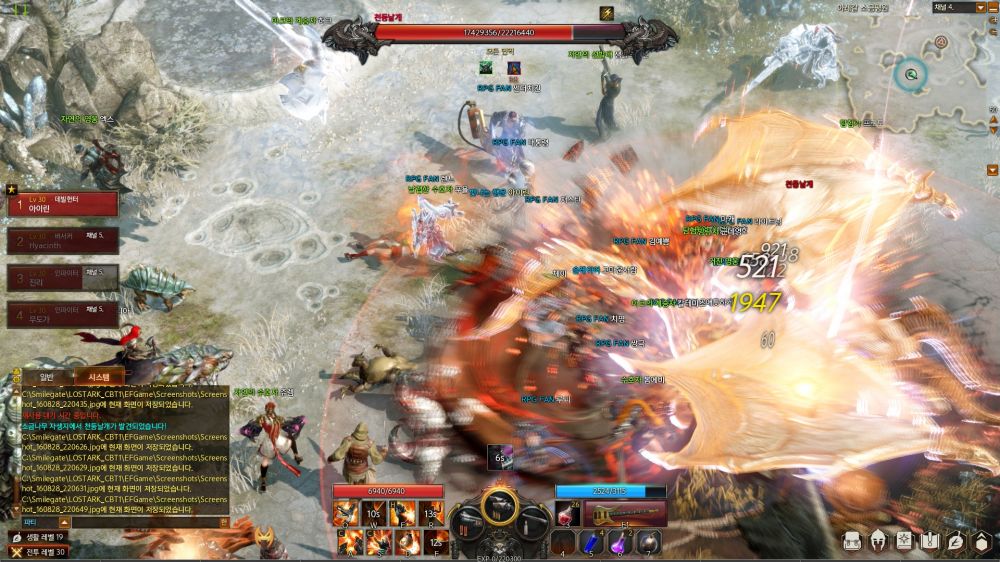Select party member 무도가 frame
Viewport: 1000px width, 562px height.
coord(62,315)
